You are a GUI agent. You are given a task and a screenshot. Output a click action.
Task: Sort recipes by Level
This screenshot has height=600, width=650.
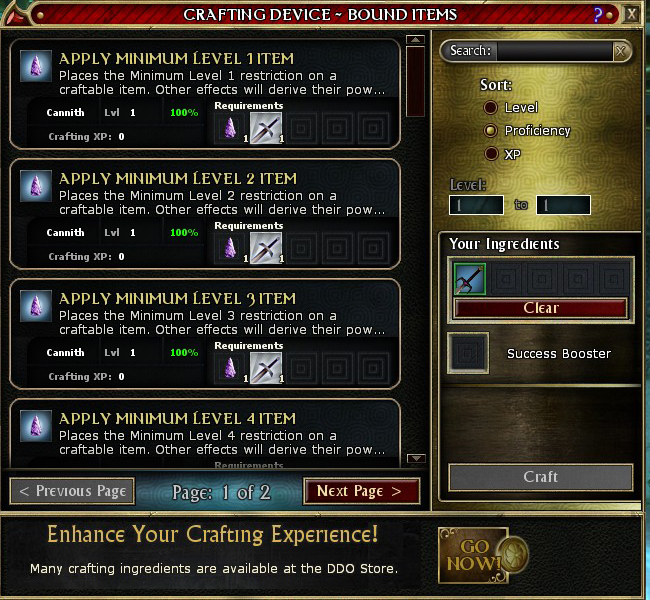pyautogui.click(x=491, y=107)
